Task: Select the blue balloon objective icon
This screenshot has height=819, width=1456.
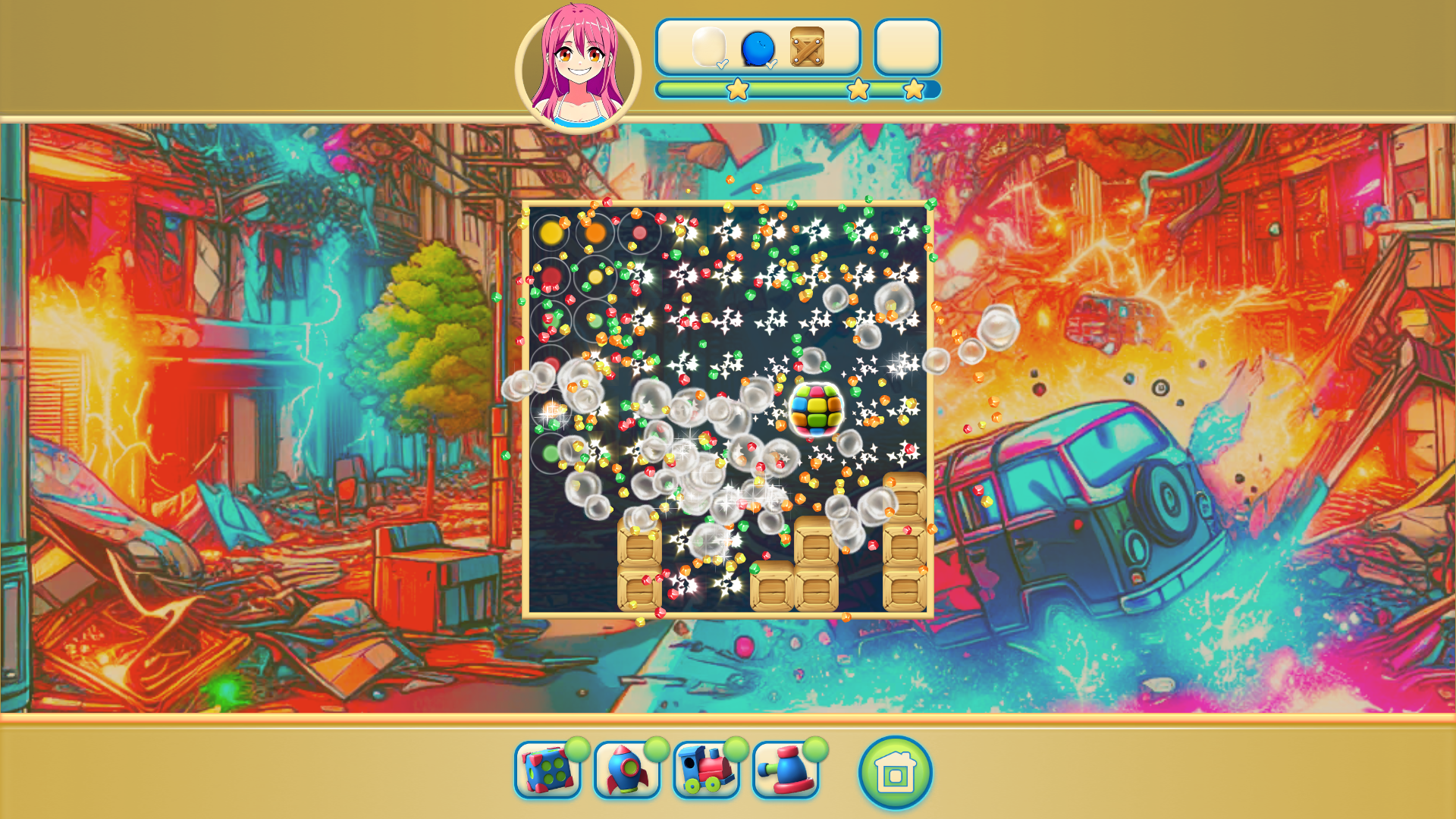Action: click(758, 49)
